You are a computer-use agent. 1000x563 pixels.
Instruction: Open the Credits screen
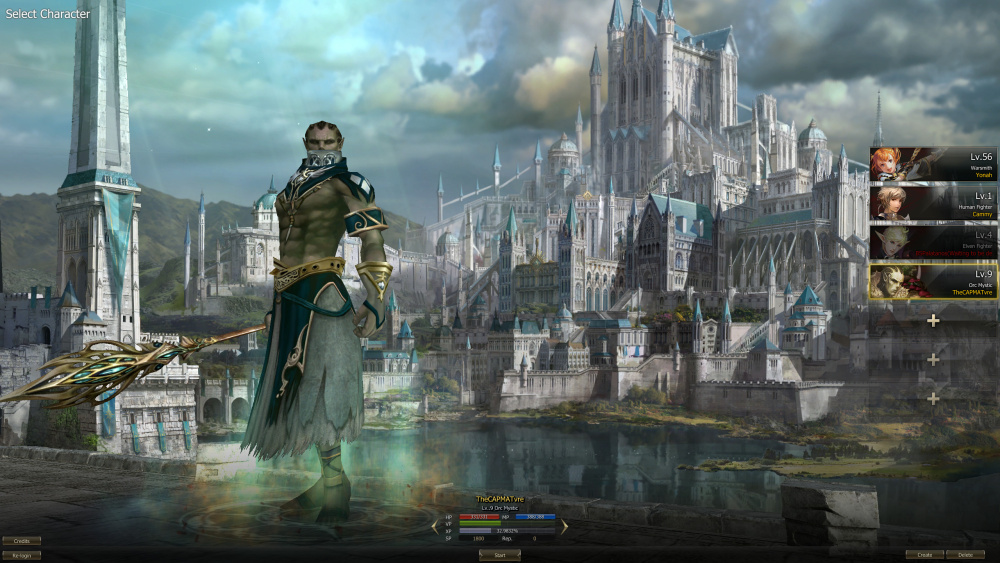click(x=21, y=541)
